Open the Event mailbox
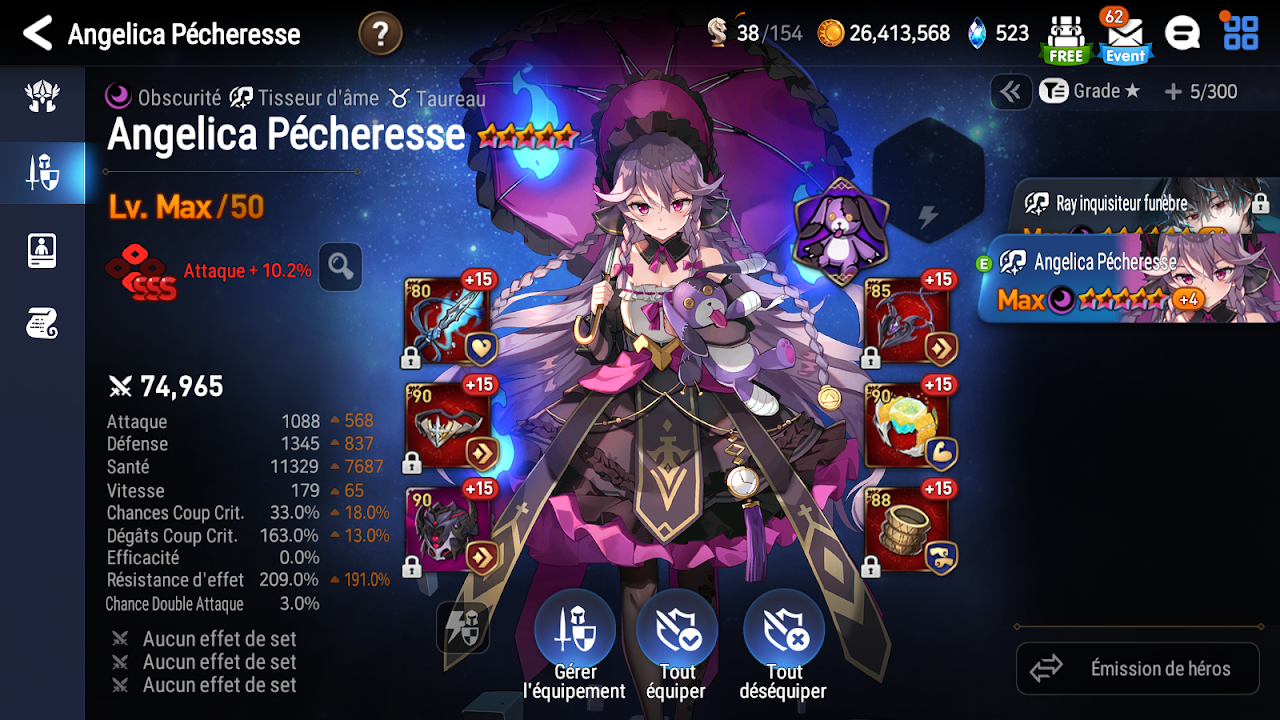This screenshot has height=720, width=1280. pyautogui.click(x=1125, y=38)
